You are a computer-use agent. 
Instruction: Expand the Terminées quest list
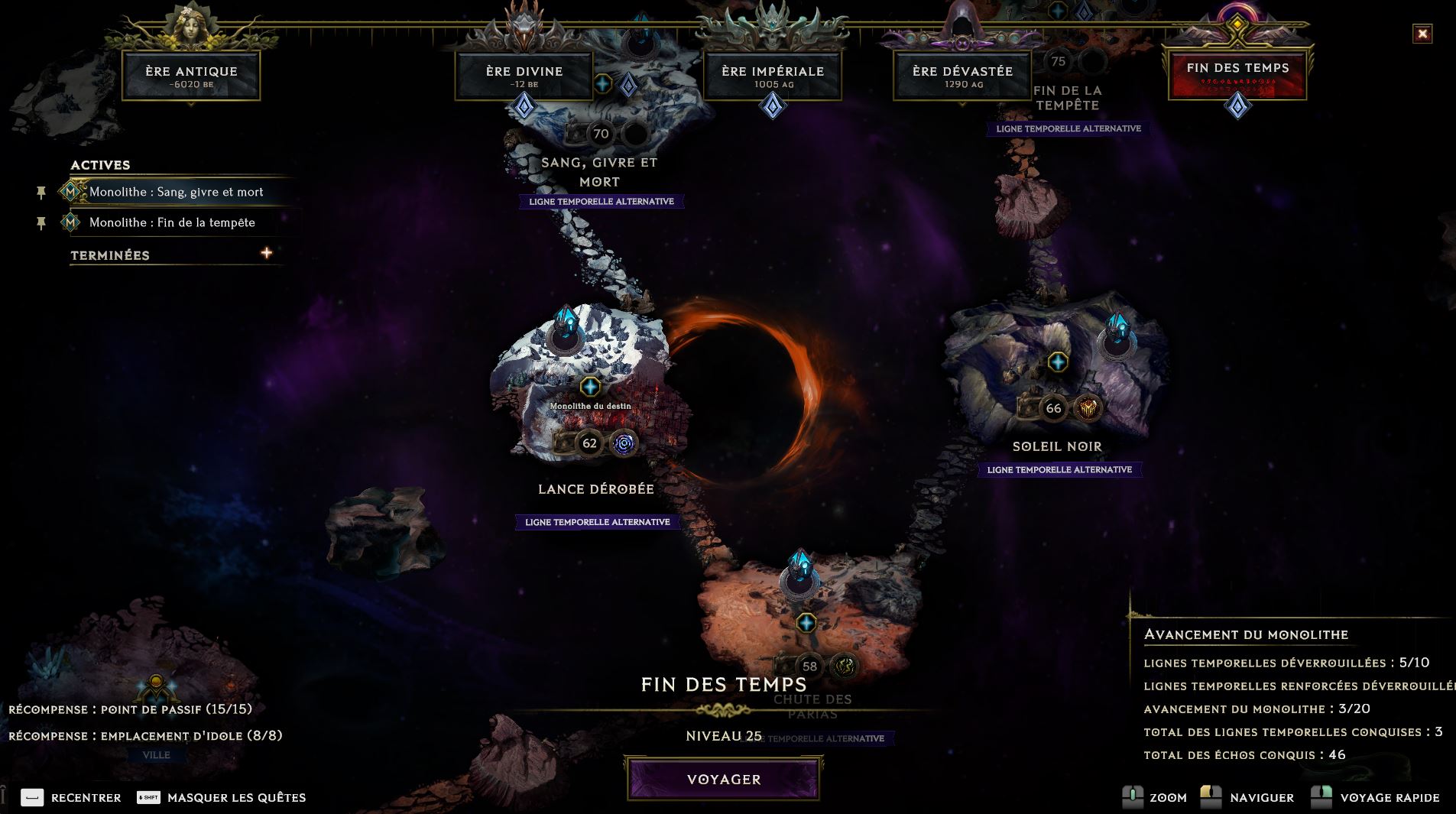click(266, 253)
